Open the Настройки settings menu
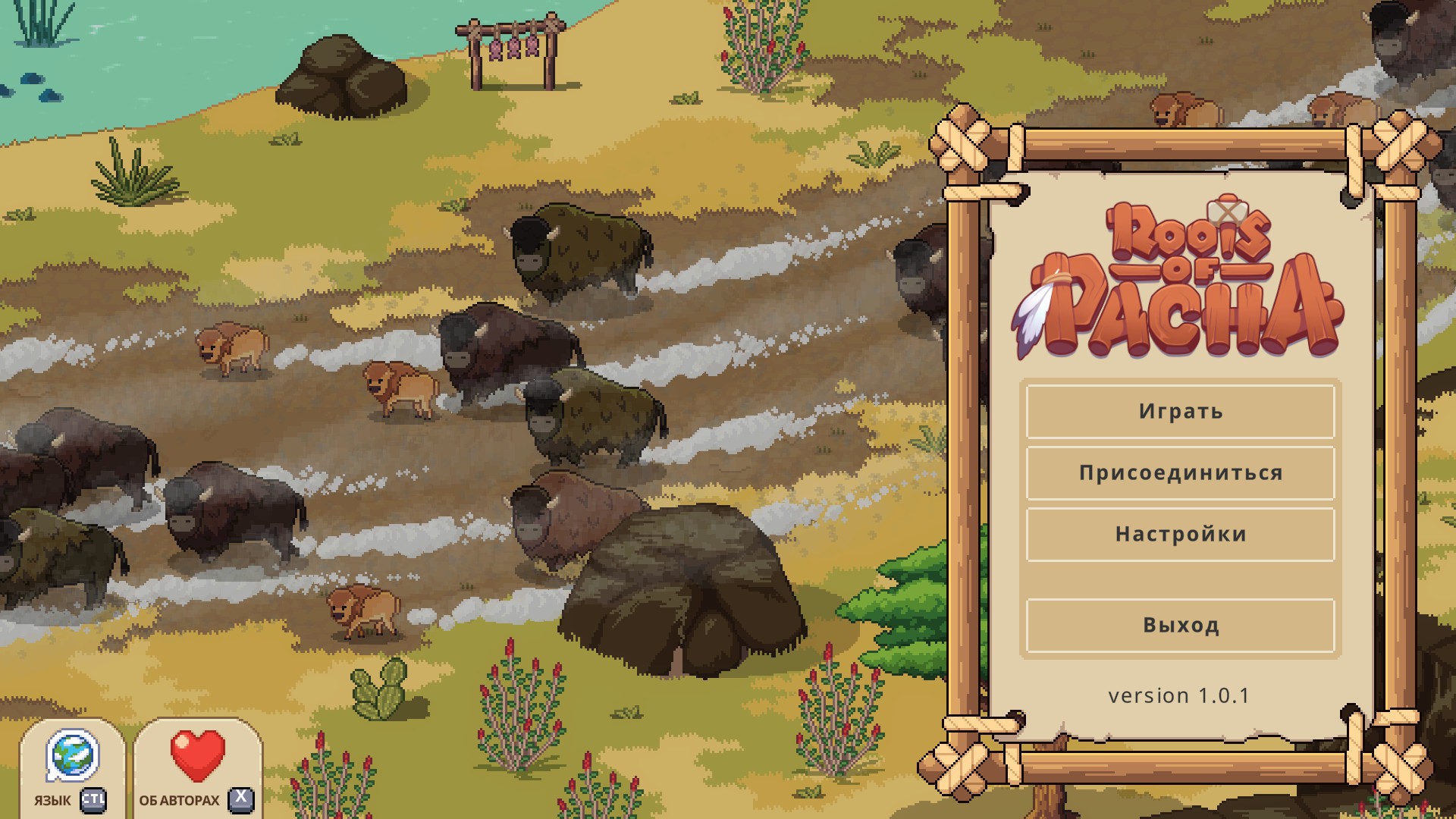This screenshot has height=819, width=1456. (x=1180, y=535)
